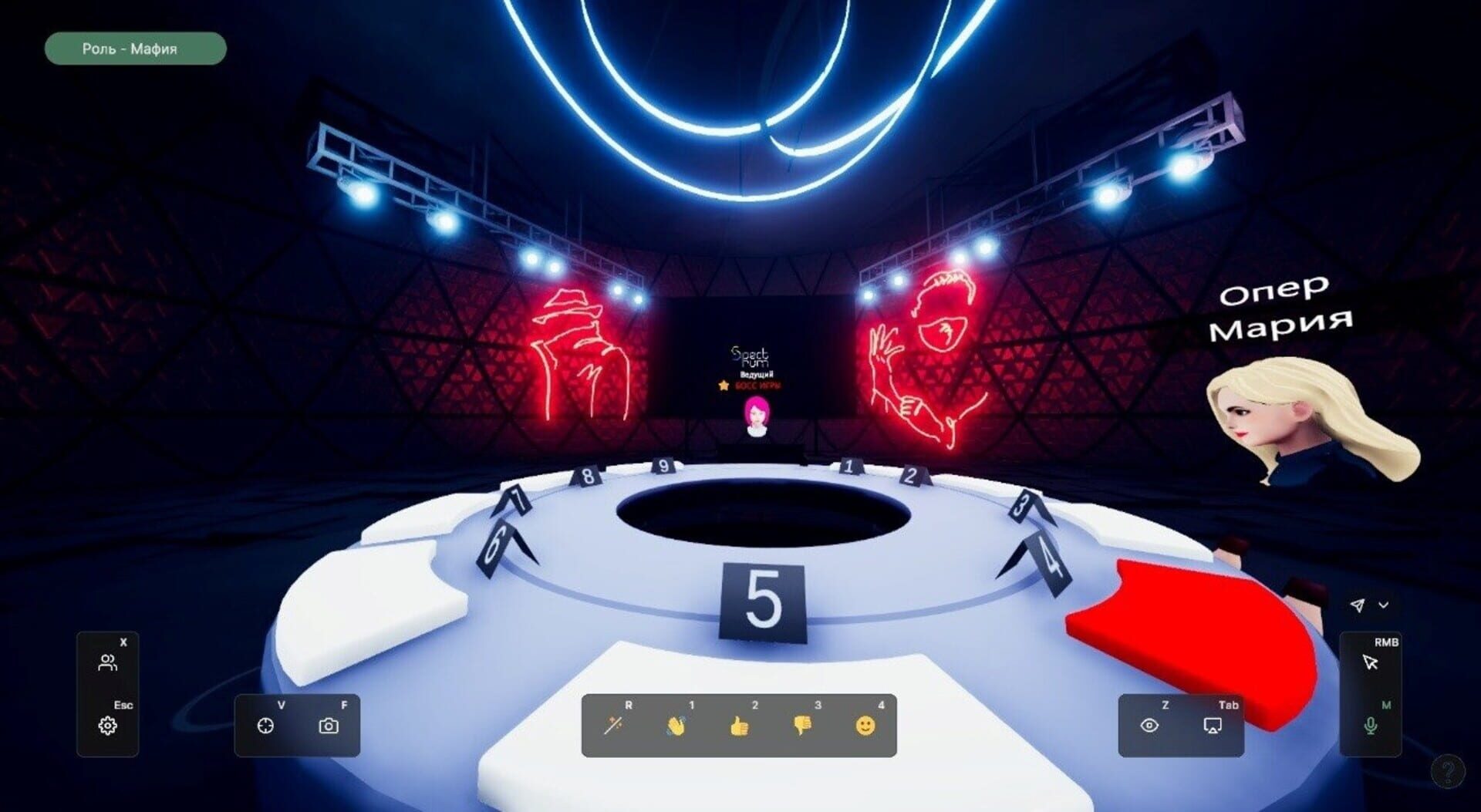Image resolution: width=1481 pixels, height=812 pixels.
Task: Click the Роль - Мафия badge
Action: click(x=134, y=49)
